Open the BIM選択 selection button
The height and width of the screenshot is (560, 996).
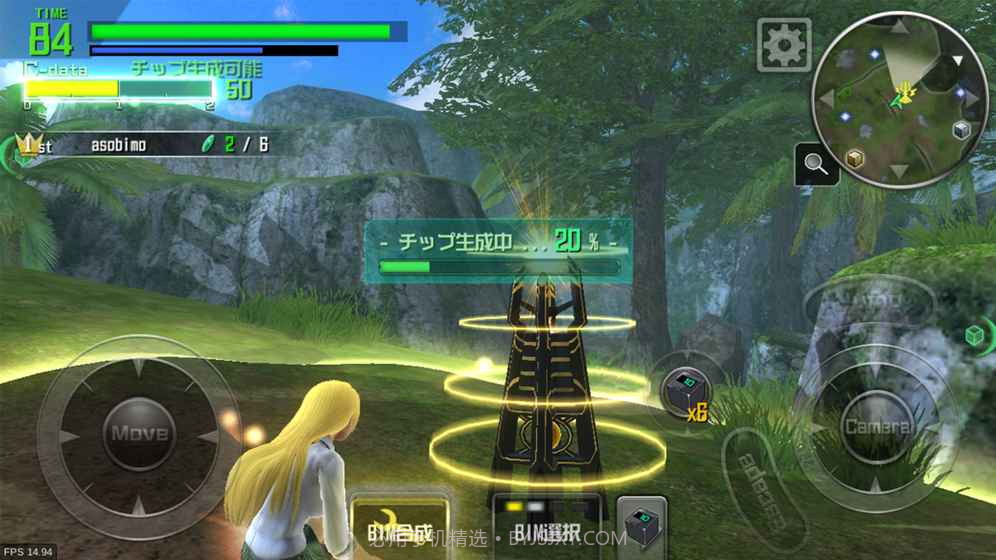coord(546,527)
